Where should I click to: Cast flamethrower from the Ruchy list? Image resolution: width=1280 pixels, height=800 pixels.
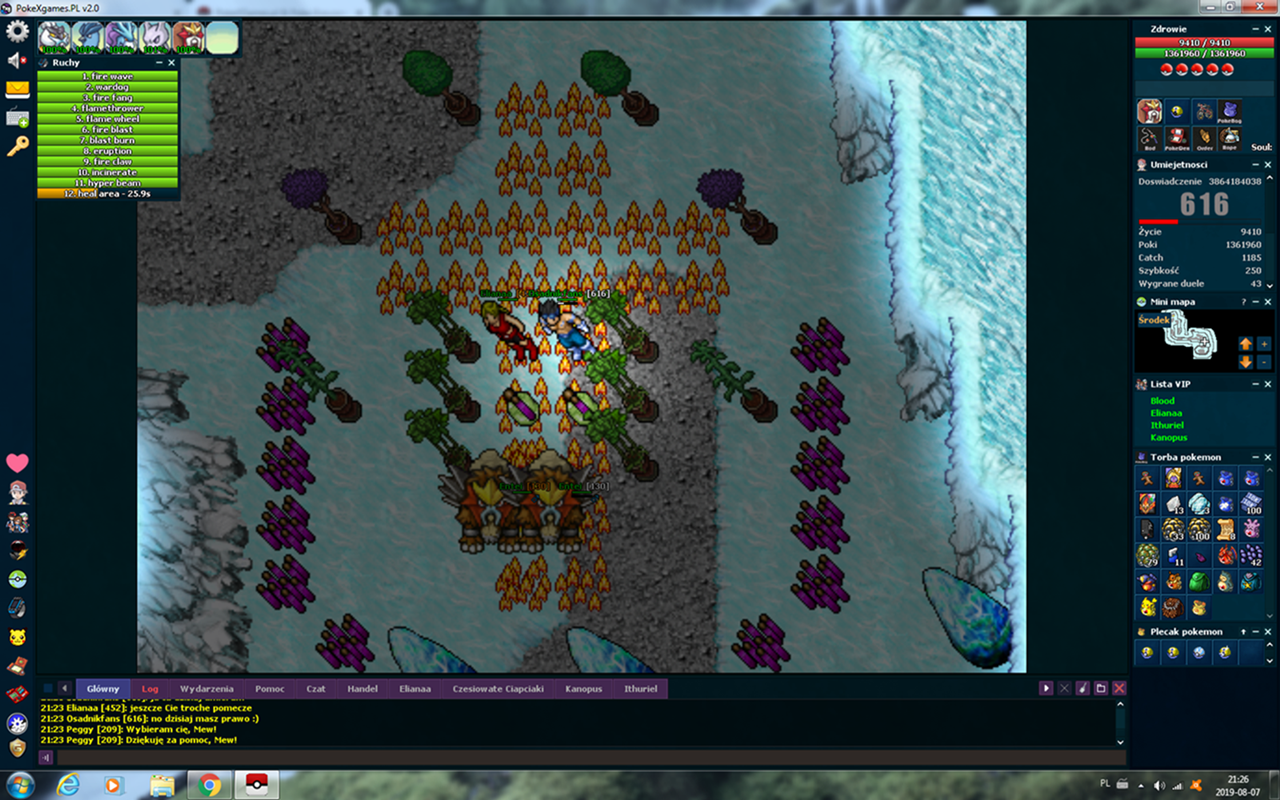108,108
